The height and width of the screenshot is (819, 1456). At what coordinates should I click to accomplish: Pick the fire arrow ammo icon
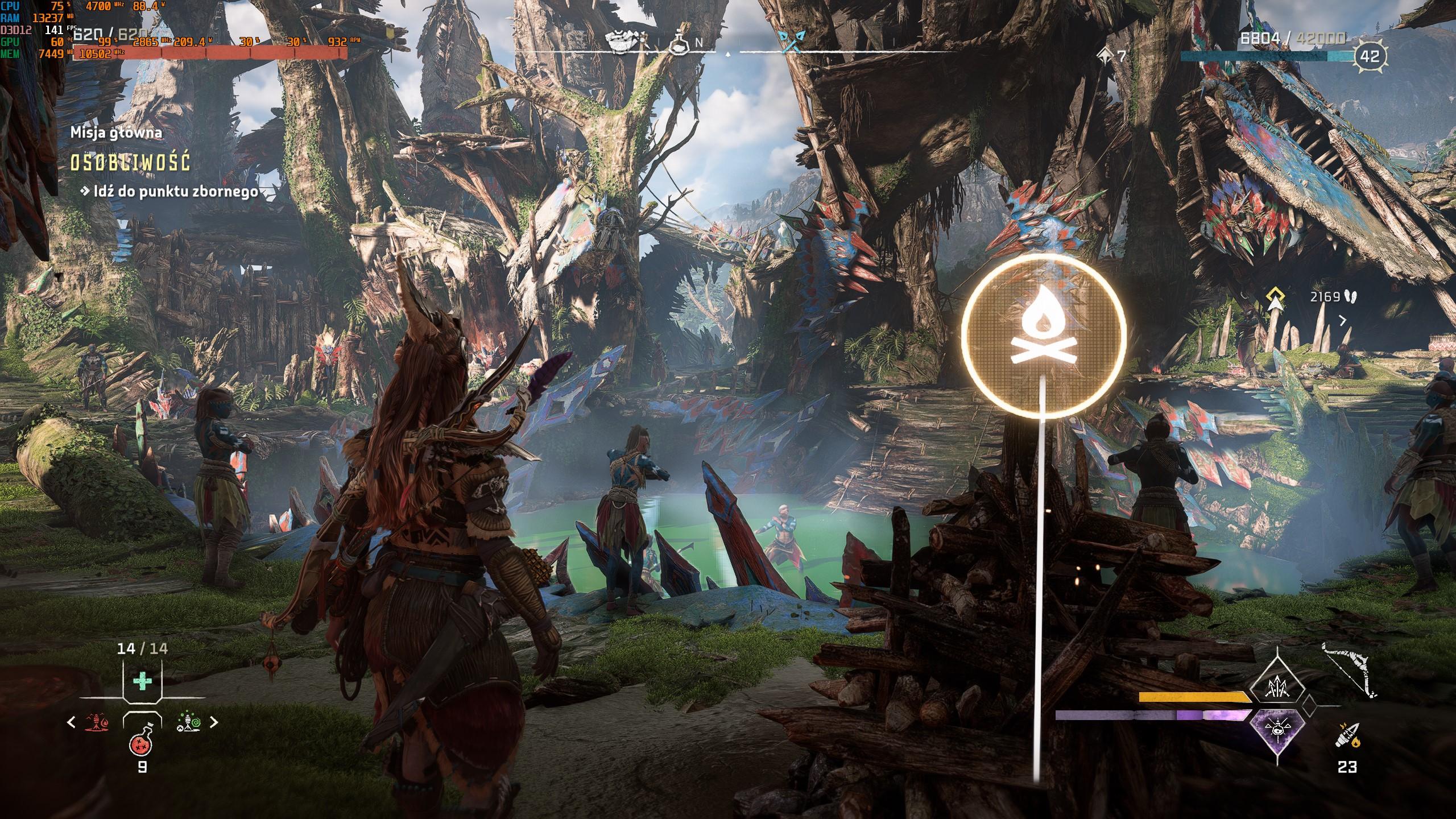tap(1346, 735)
